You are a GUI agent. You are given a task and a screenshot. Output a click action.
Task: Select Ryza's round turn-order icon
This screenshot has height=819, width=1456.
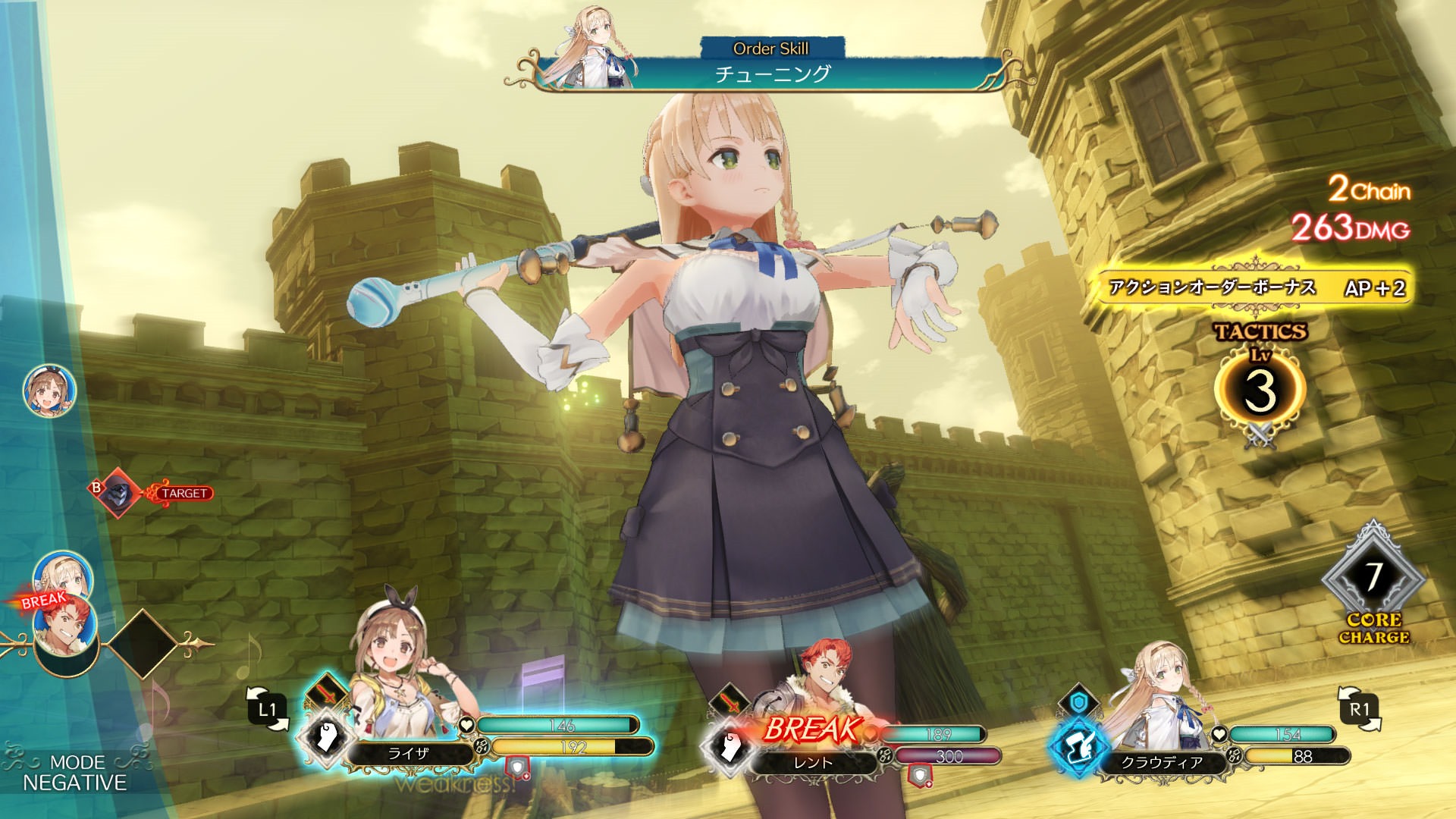[49, 391]
